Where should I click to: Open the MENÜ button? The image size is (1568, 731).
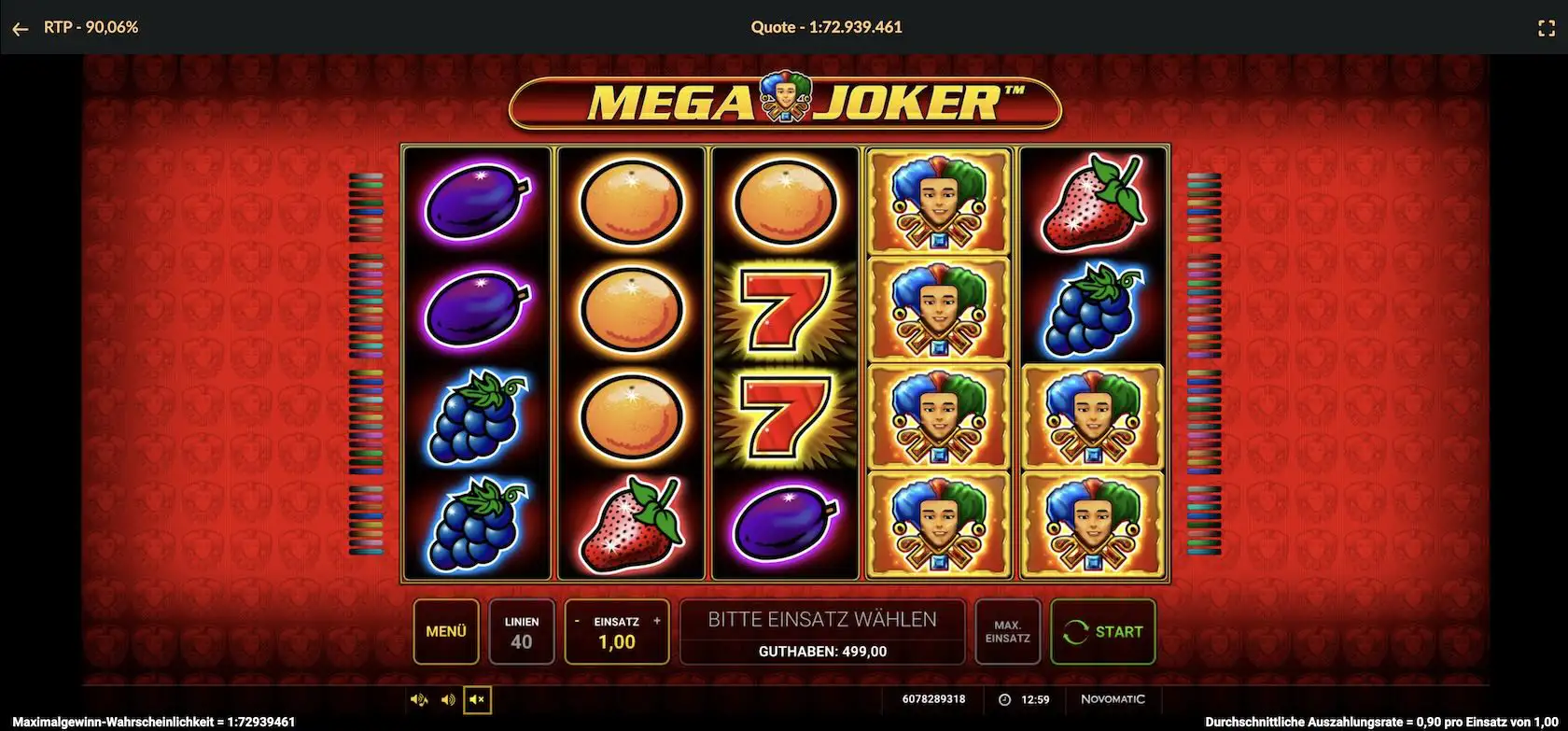click(x=446, y=632)
